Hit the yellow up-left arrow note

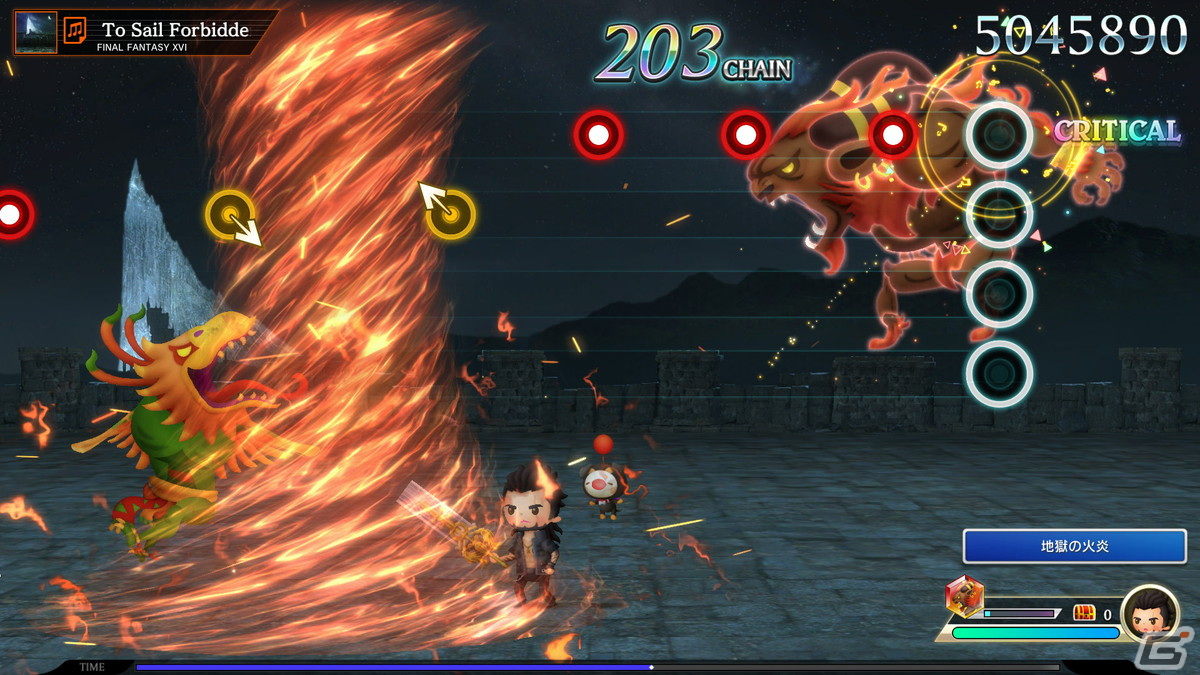450,212
